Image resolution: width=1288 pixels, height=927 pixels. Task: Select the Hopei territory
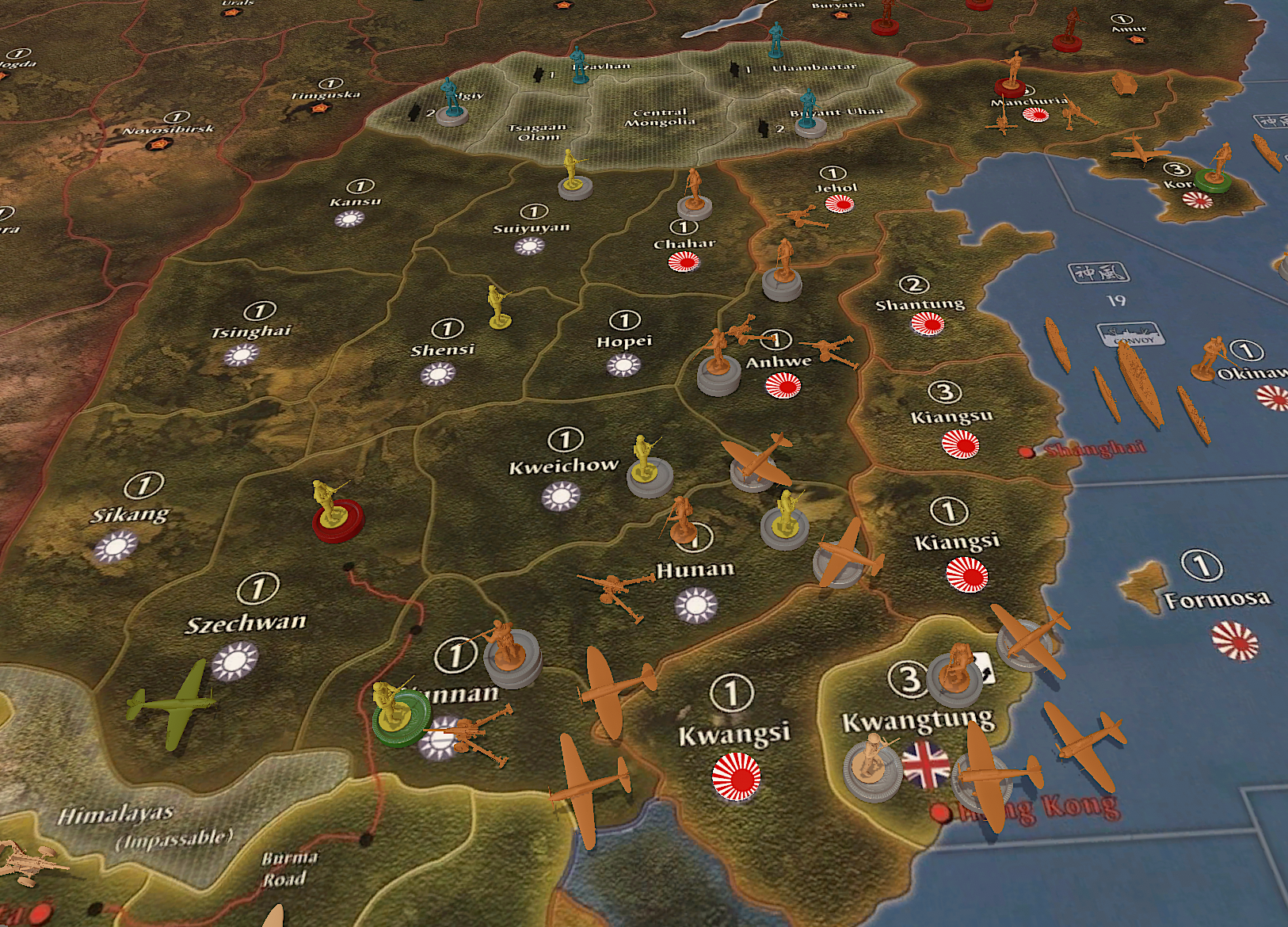624,341
